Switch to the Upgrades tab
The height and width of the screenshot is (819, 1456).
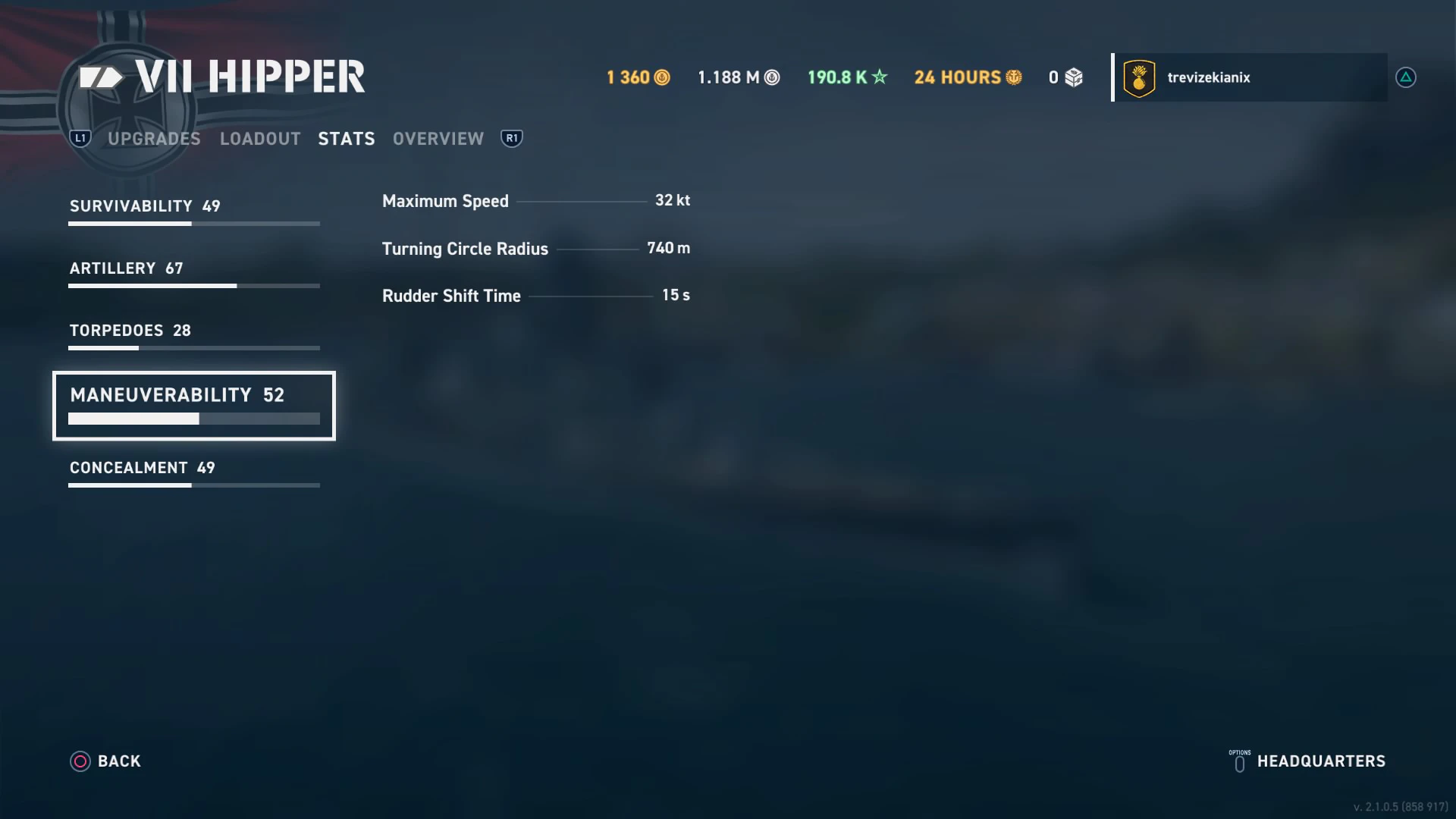click(154, 139)
